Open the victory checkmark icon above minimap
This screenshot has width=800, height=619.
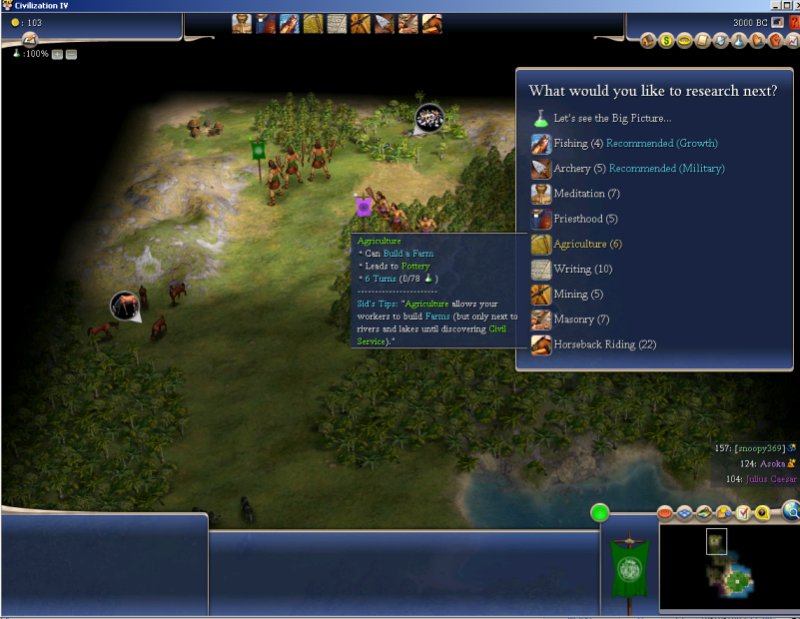pos(743,513)
